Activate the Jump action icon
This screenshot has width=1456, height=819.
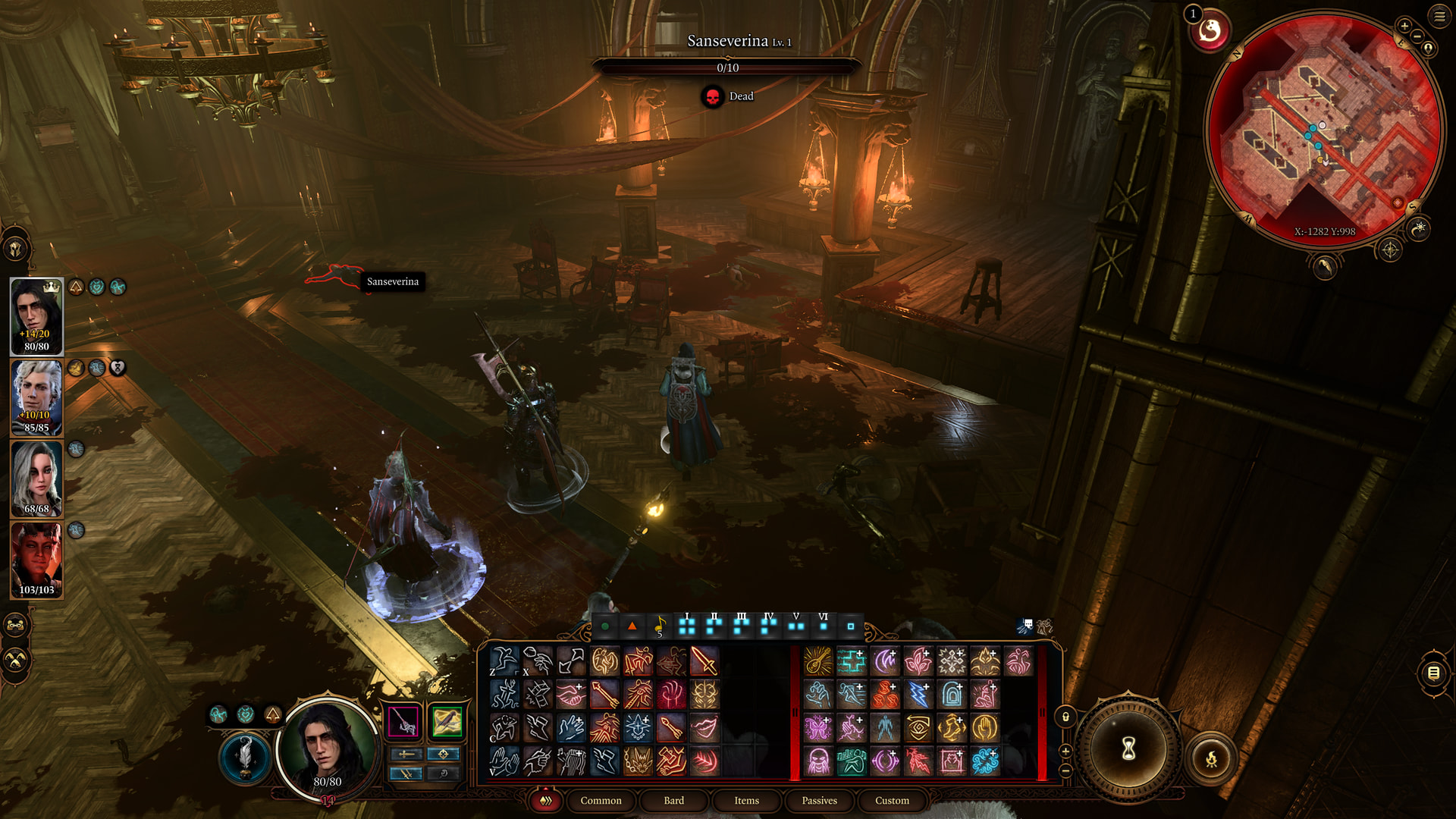(504, 661)
